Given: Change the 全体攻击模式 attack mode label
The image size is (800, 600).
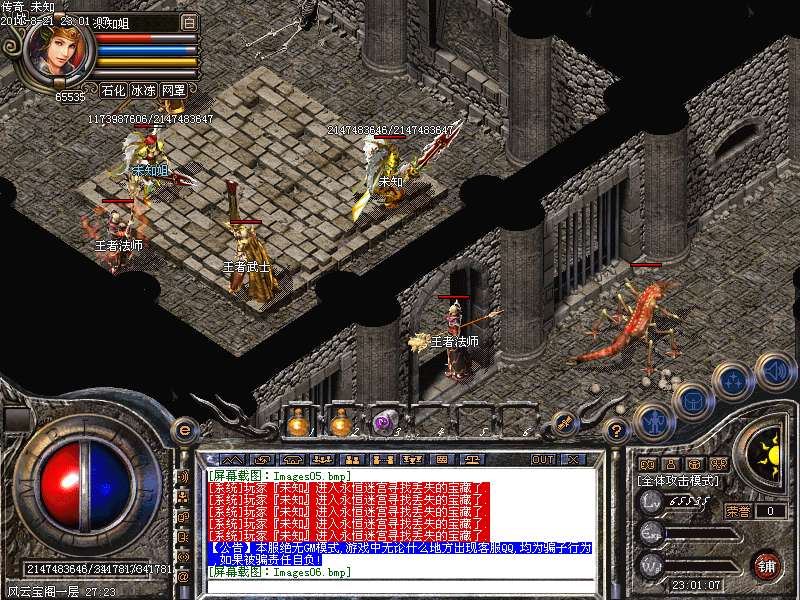Looking at the screenshot, I should (x=679, y=480).
